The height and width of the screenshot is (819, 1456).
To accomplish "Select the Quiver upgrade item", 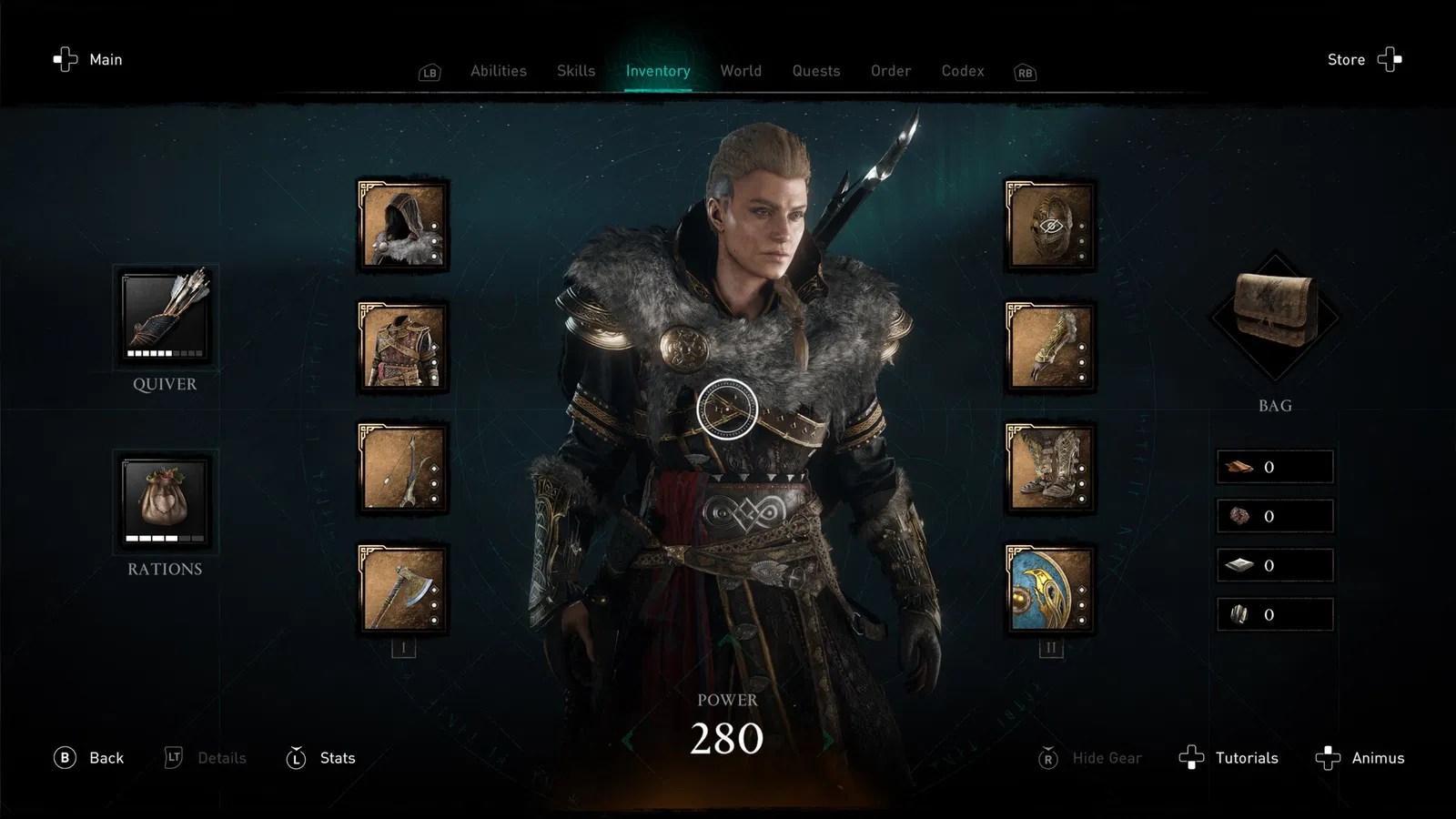I will tap(164, 317).
